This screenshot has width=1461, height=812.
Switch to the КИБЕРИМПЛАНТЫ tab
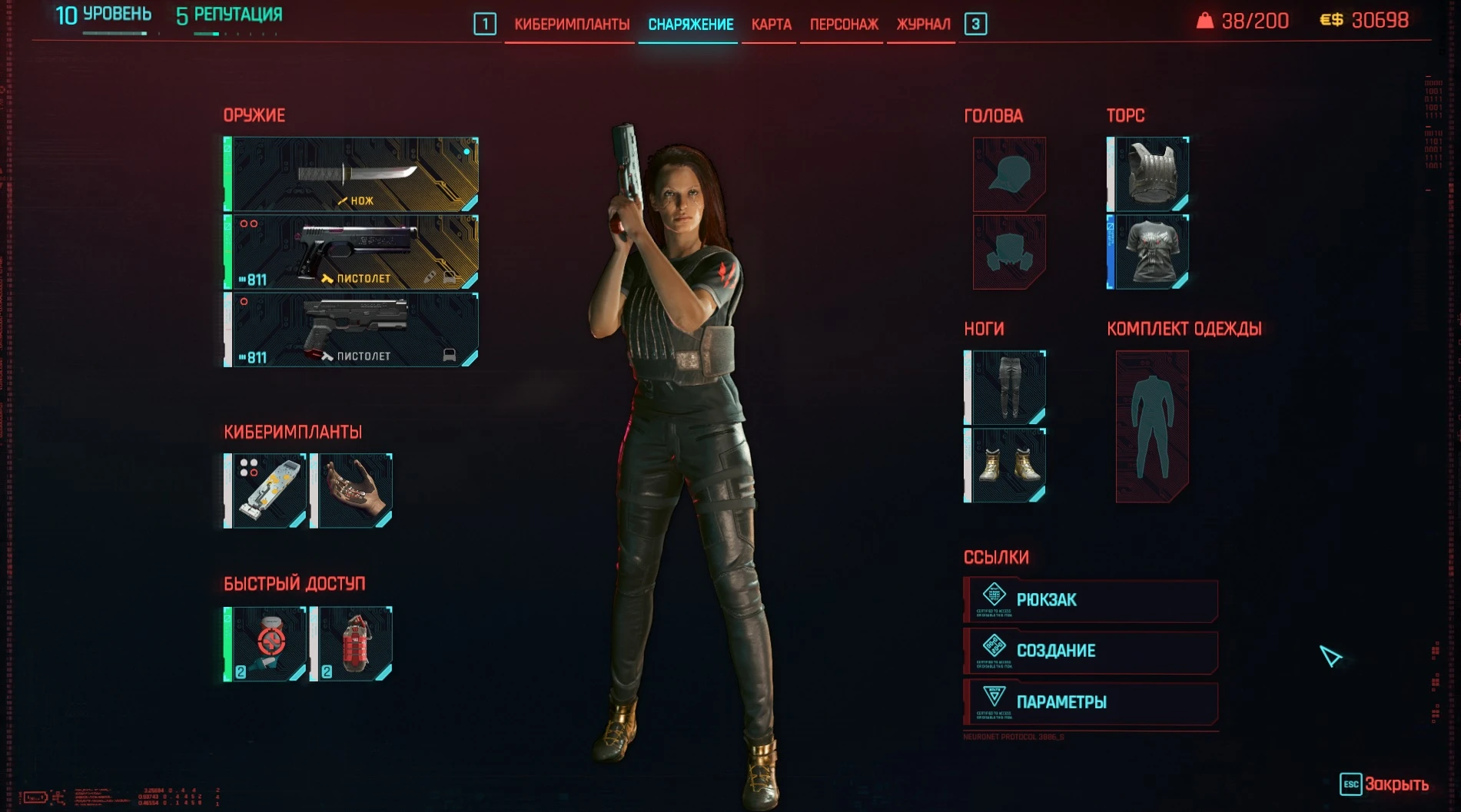coord(570,24)
